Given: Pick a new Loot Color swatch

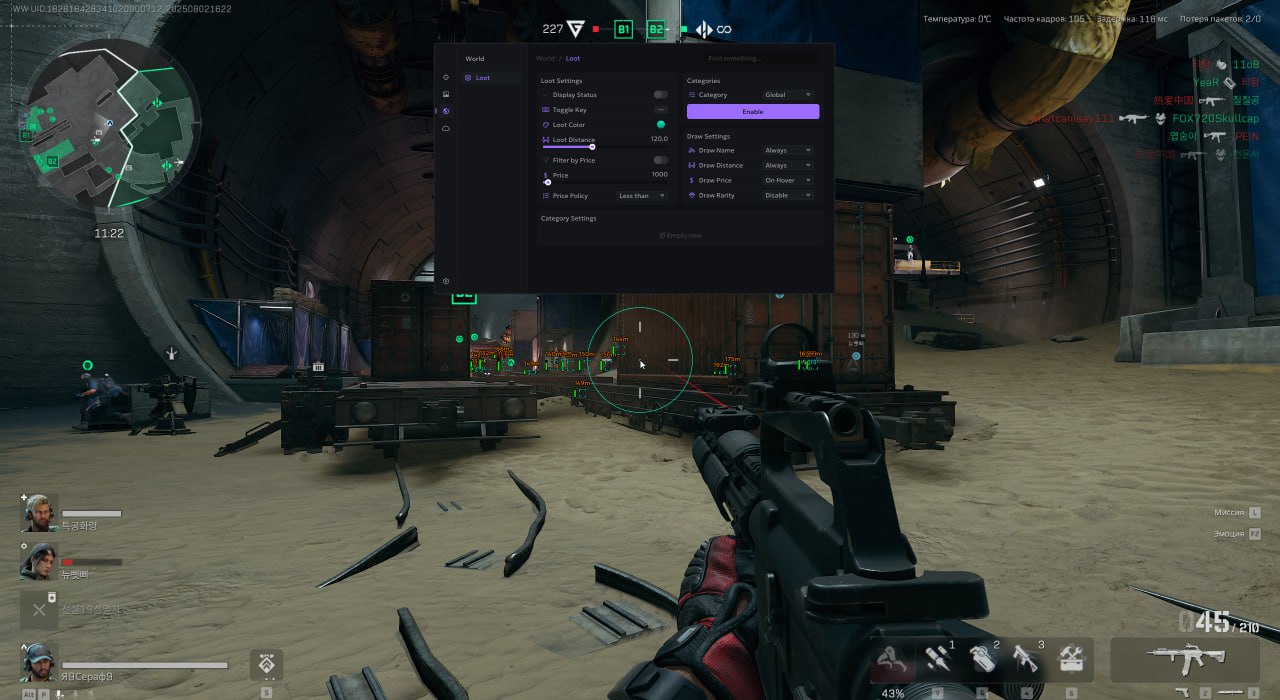Looking at the screenshot, I should 660,125.
